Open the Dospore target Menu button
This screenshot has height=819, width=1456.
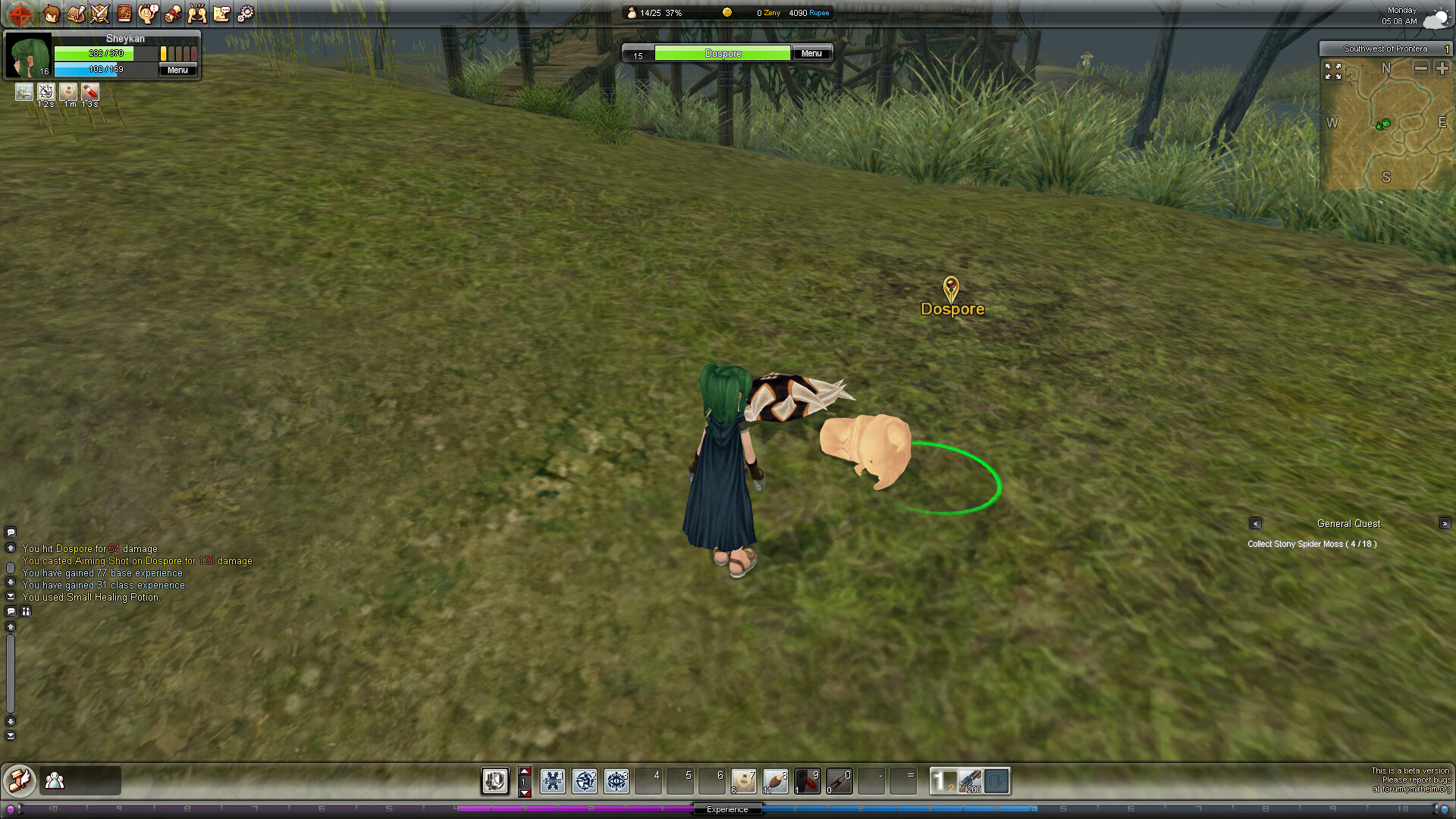tap(811, 53)
